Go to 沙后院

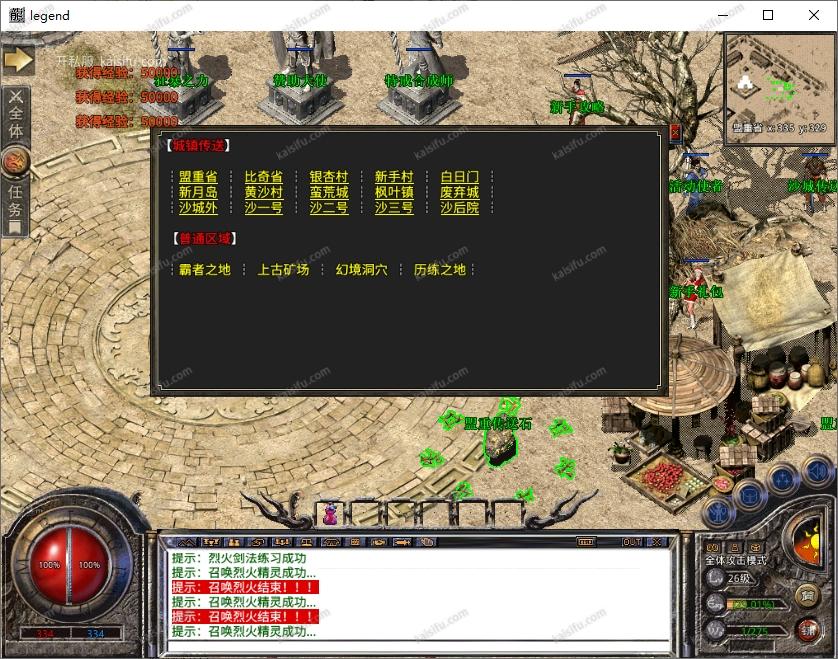460,208
